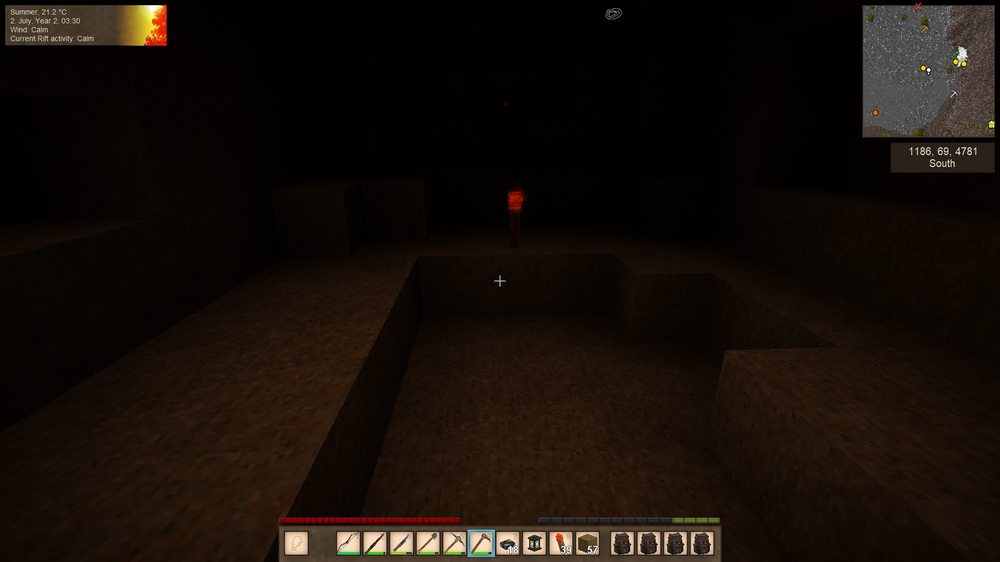Viewport: 1000px width, 562px height.
Task: Select the orange circle minimap waypoint
Action: click(875, 113)
